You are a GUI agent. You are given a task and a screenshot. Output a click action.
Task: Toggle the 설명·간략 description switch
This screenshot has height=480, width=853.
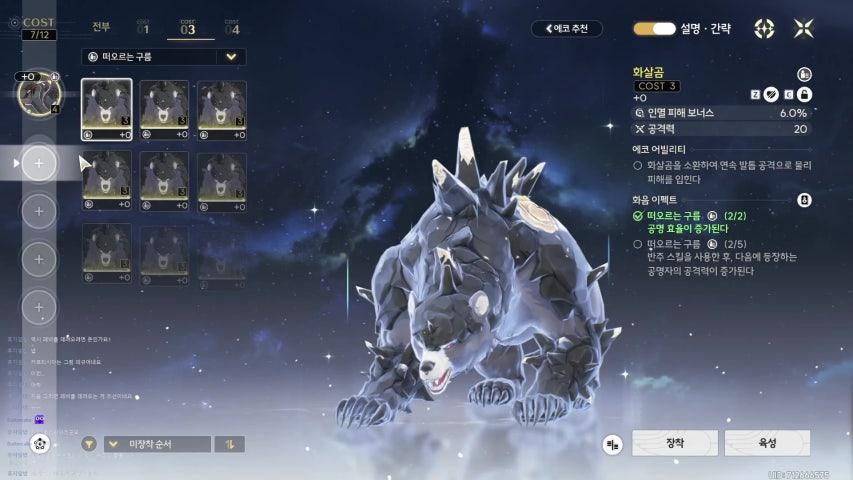655,29
